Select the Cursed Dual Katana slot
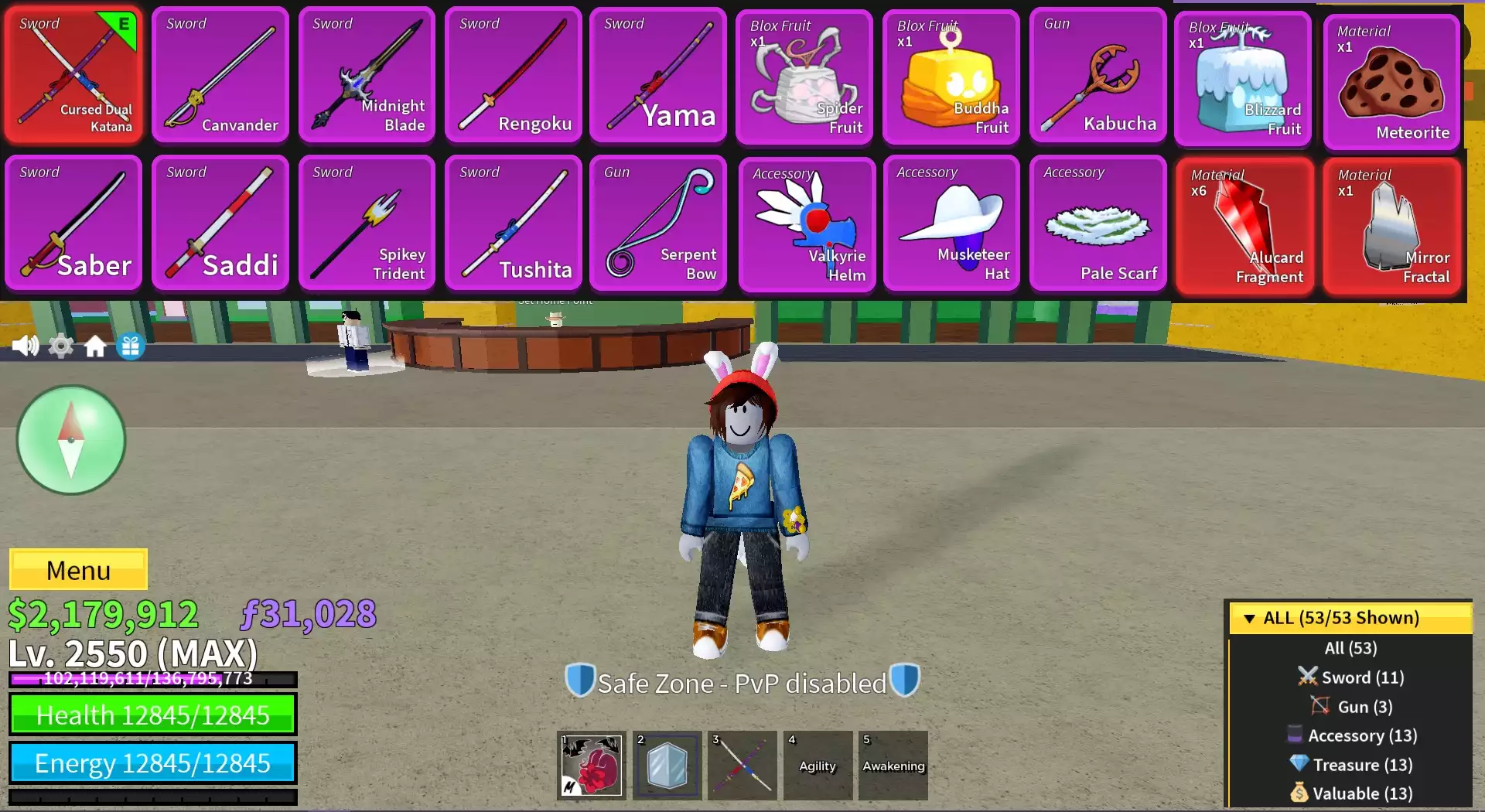 tap(73, 75)
